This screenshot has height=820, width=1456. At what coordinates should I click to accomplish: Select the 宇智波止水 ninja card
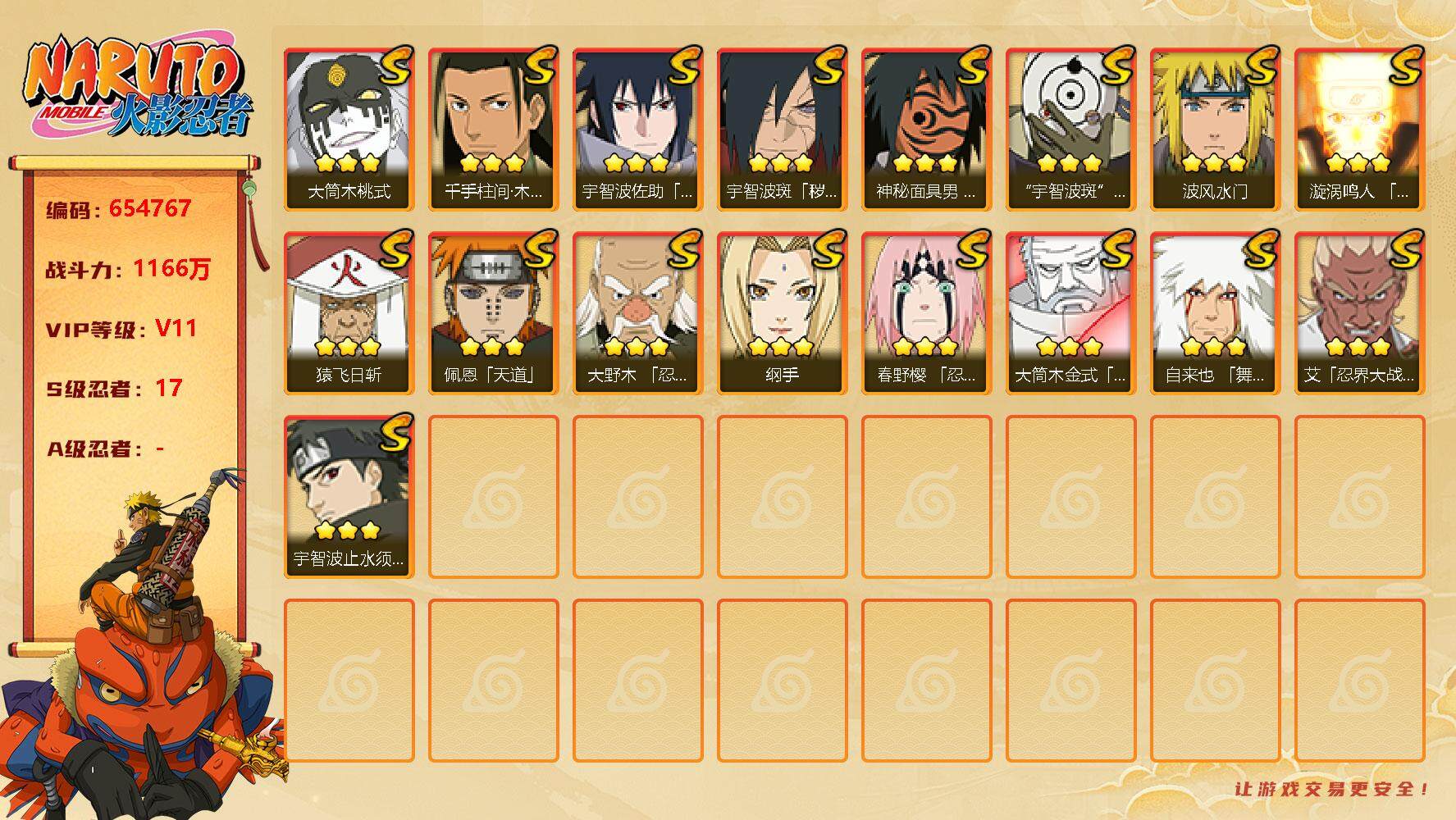(349, 496)
